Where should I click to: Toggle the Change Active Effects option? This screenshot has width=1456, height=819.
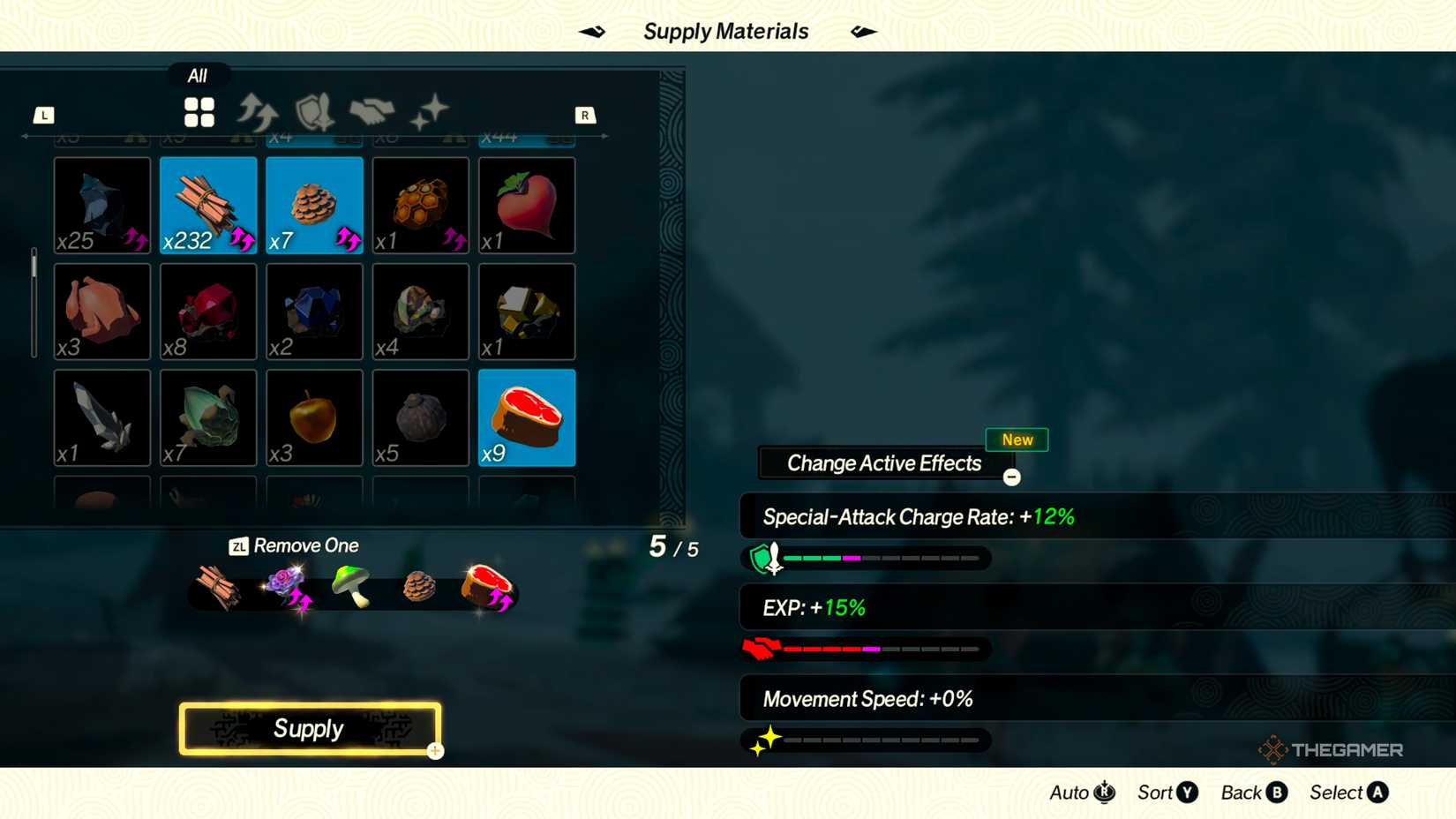(883, 462)
